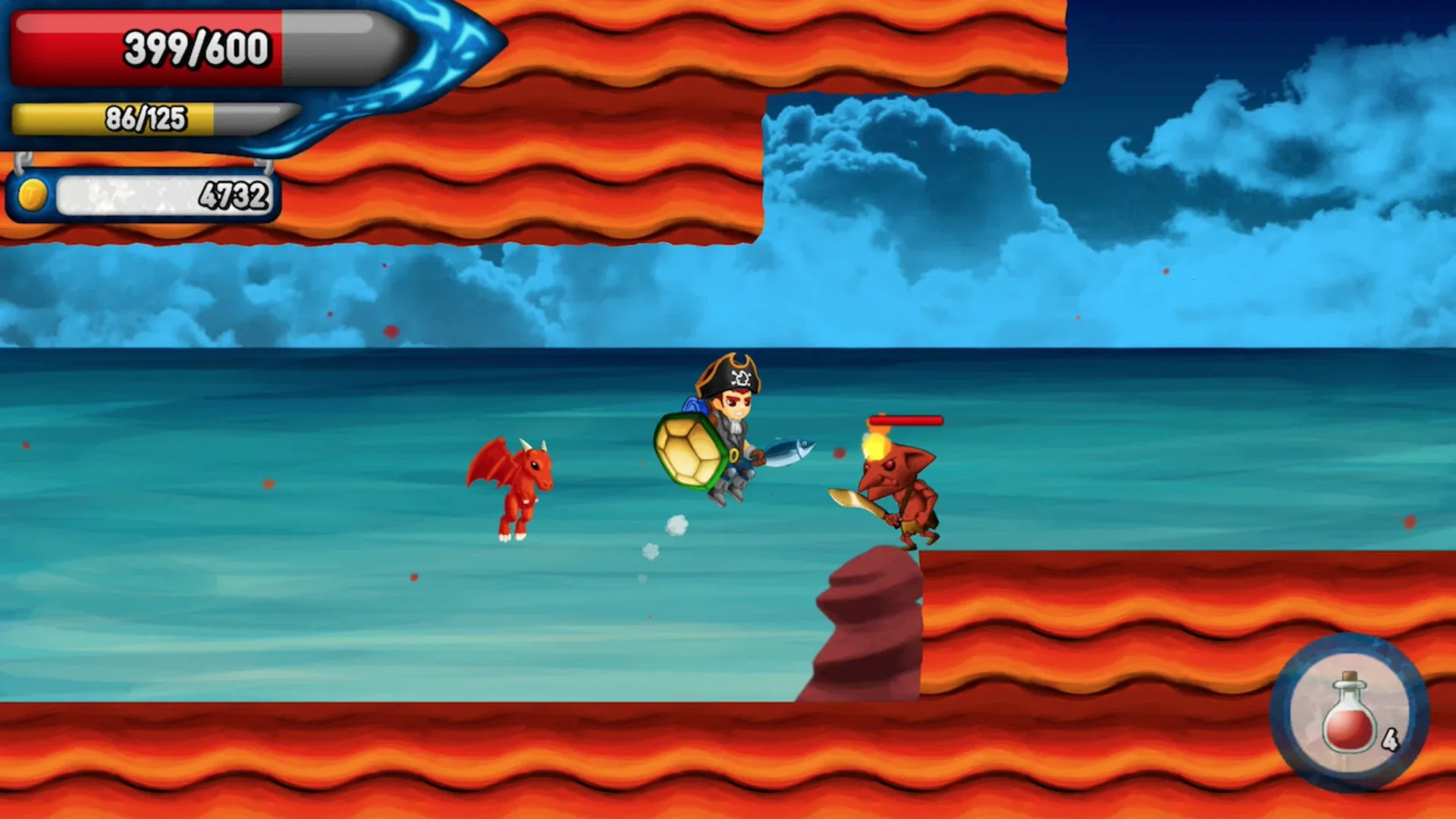Select the fish sword weapon
Image resolution: width=1456 pixels, height=819 pixels.
coord(789,449)
